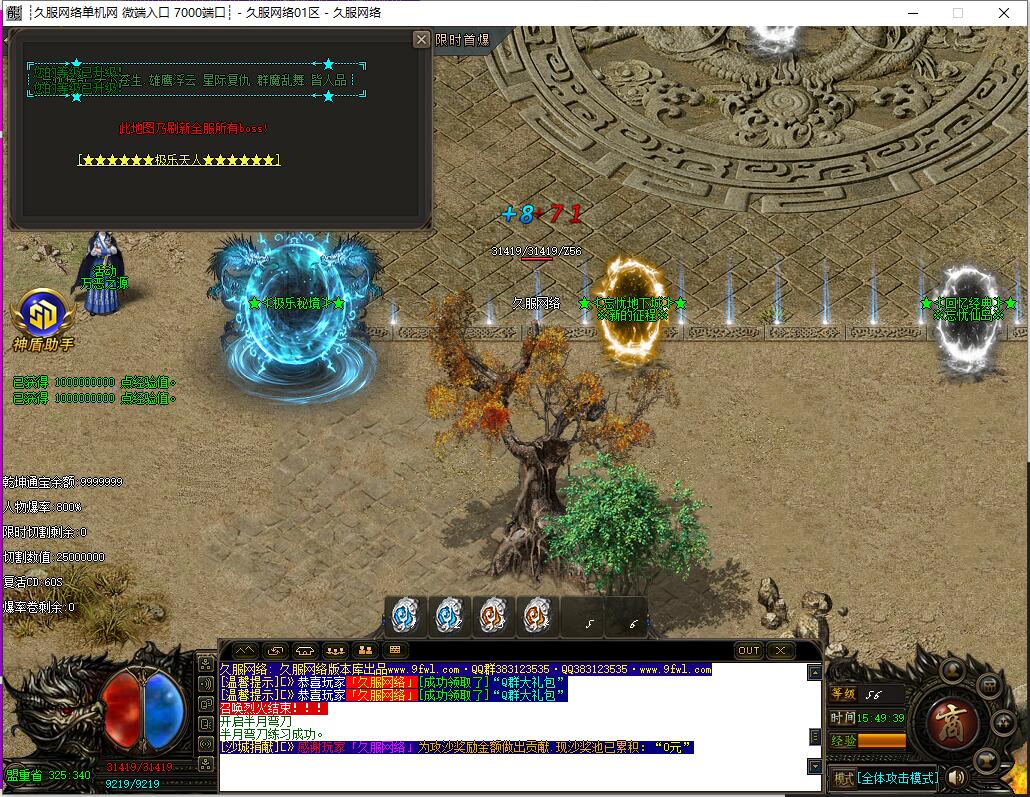Click the chat scroll-down arrow
The width and height of the screenshot is (1030, 797).
[815, 766]
